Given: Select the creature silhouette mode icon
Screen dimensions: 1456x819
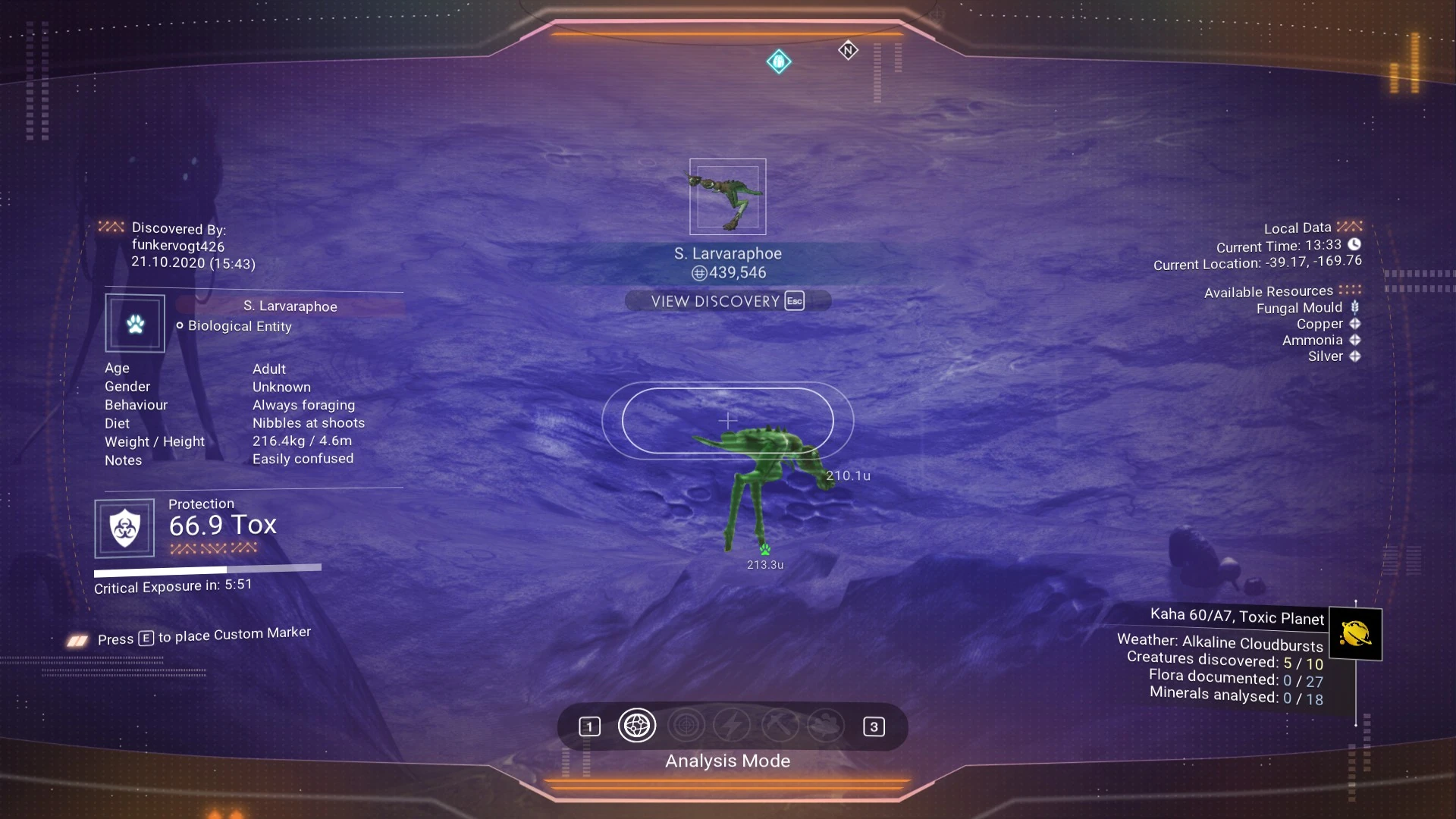Looking at the screenshot, I should pyautogui.click(x=825, y=726).
